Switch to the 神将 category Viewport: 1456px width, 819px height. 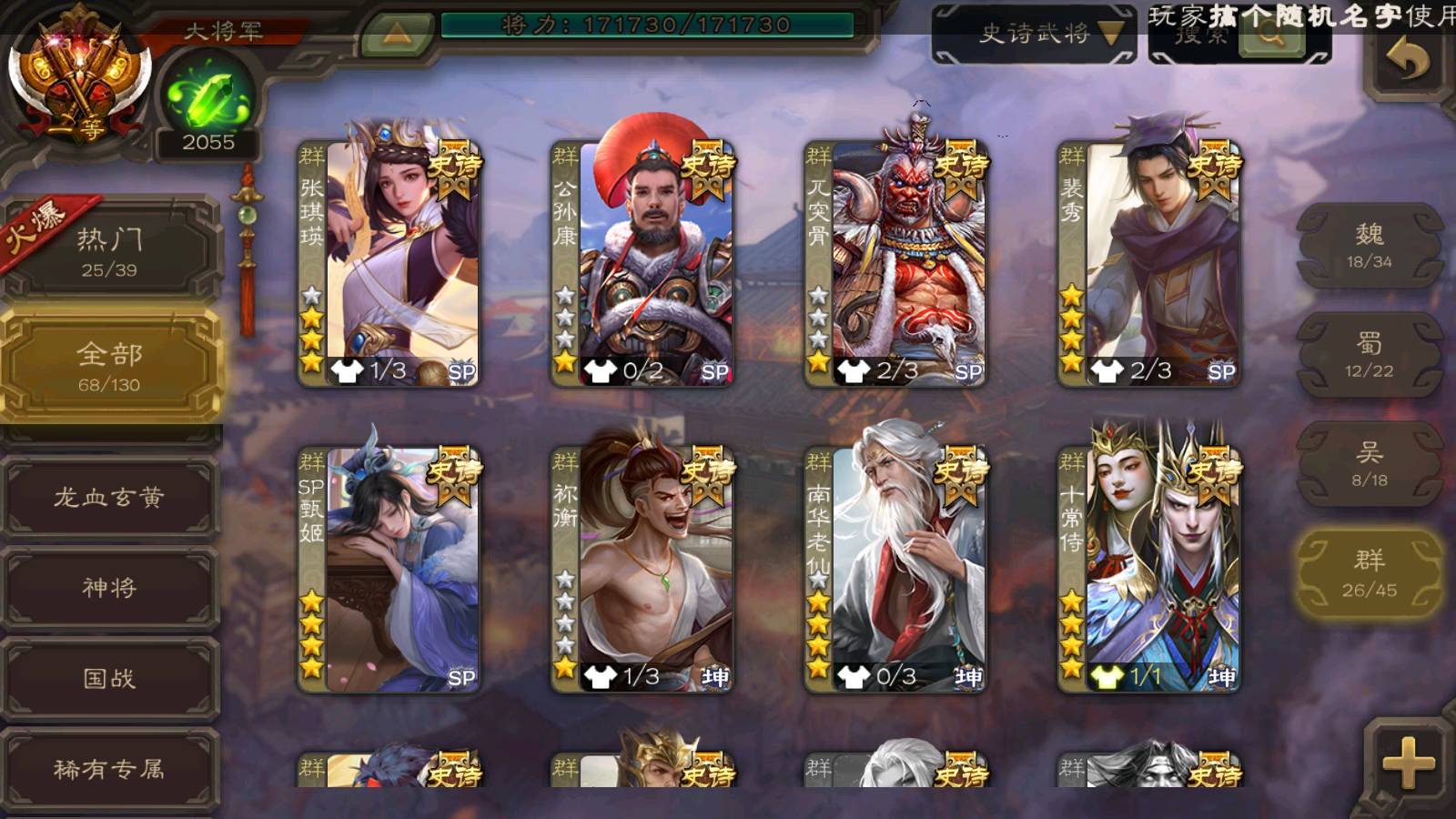tap(109, 587)
